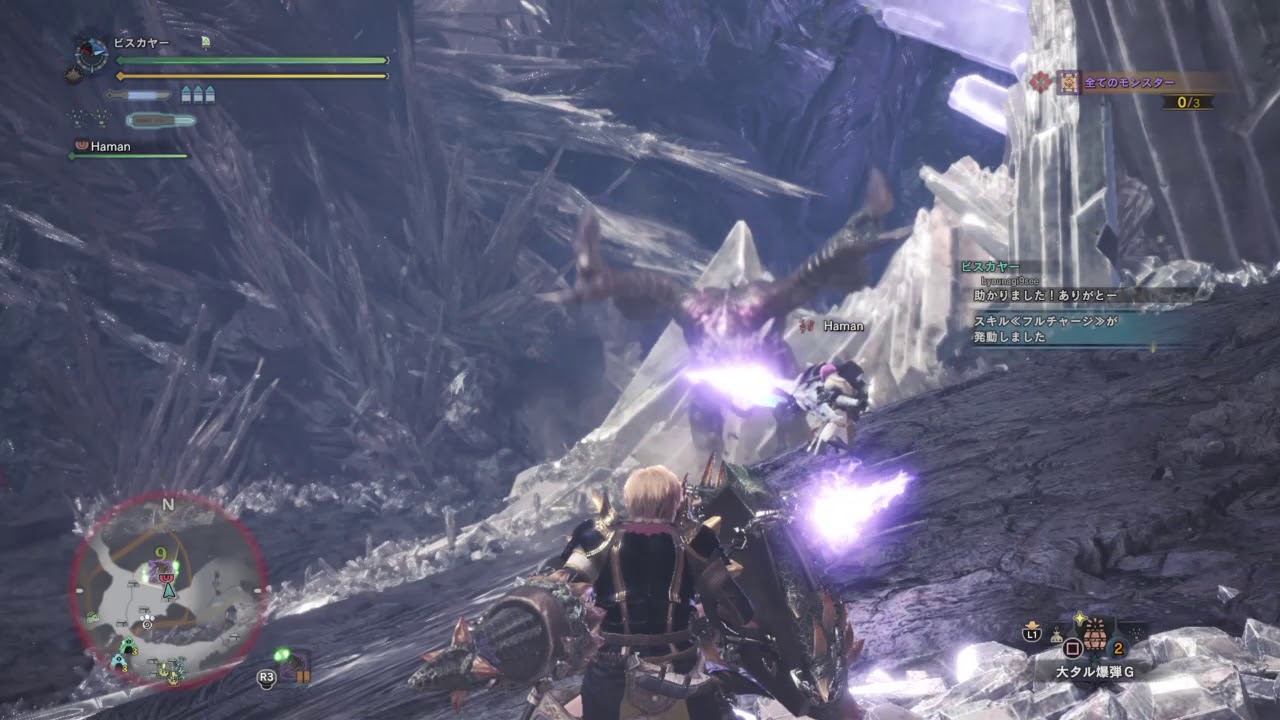Open the 全てのモンスター quest objective tracker
This screenshot has height=720, width=1280.
pos(1130,83)
